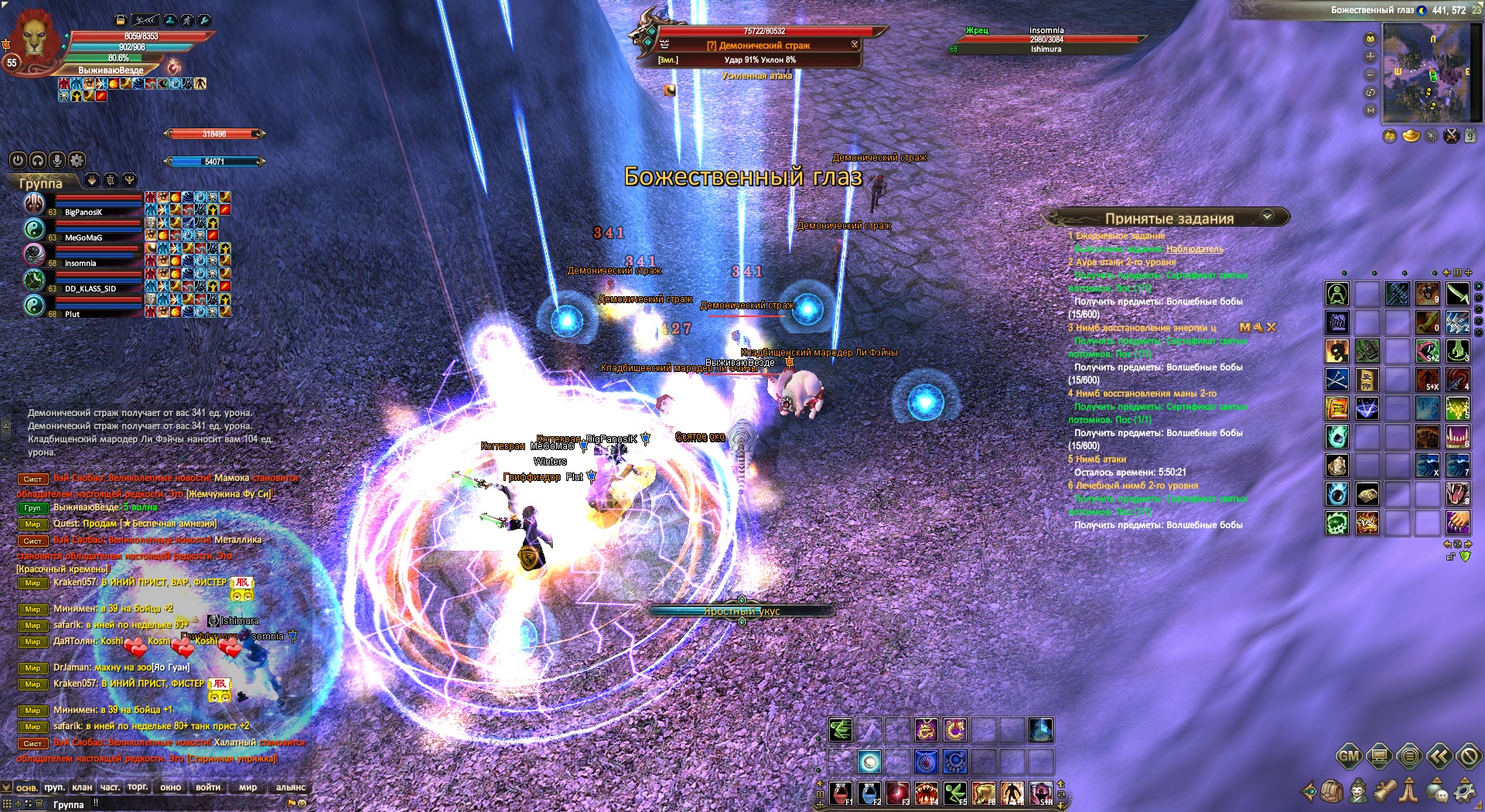Follow the Наблюдатель quest link
1485x812 pixels.
coord(1194,249)
